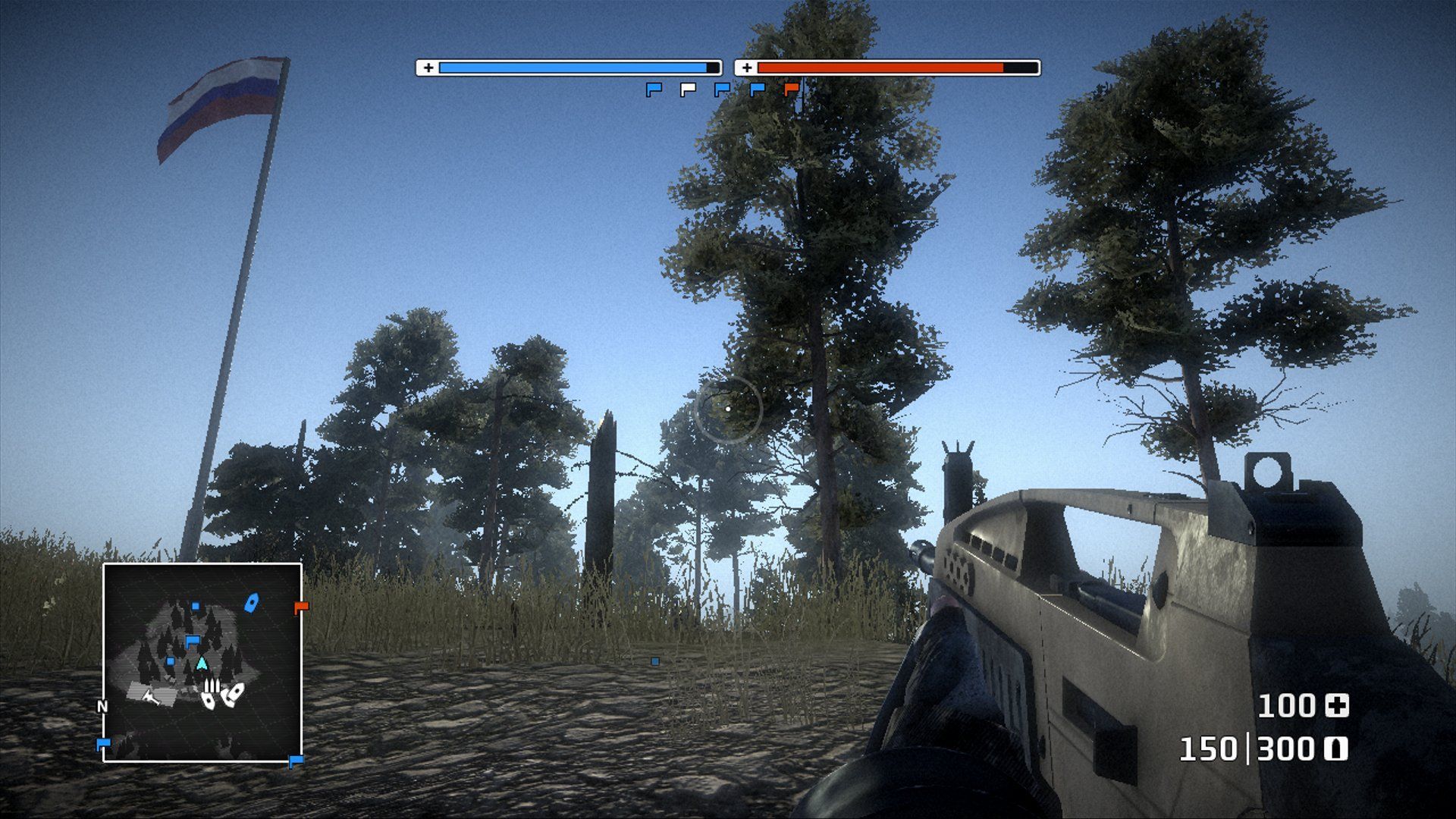Click the white neutral flag icon below tickets
The height and width of the screenshot is (819, 1456).
(688, 89)
